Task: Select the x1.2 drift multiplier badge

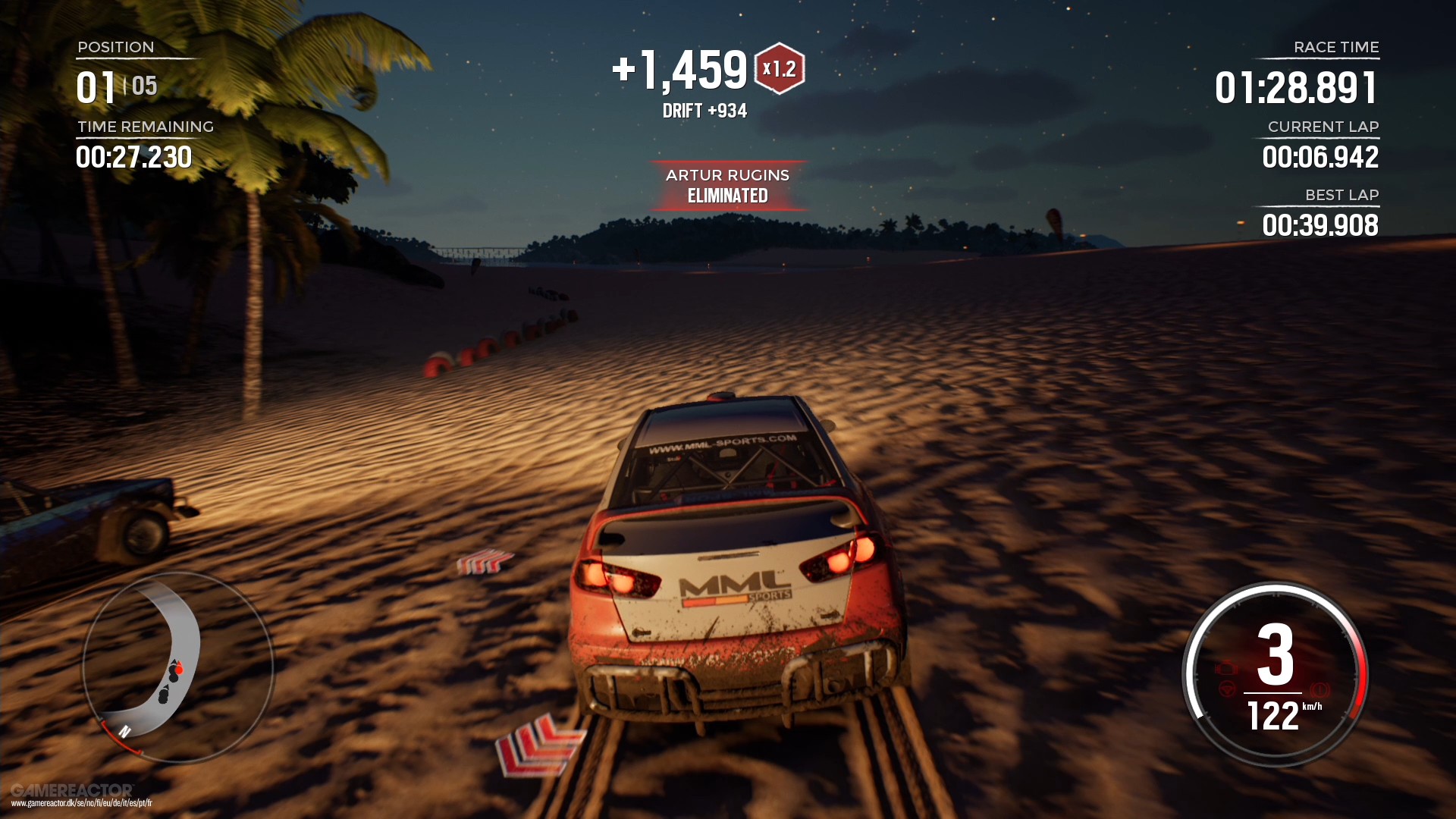Action: pos(779,69)
